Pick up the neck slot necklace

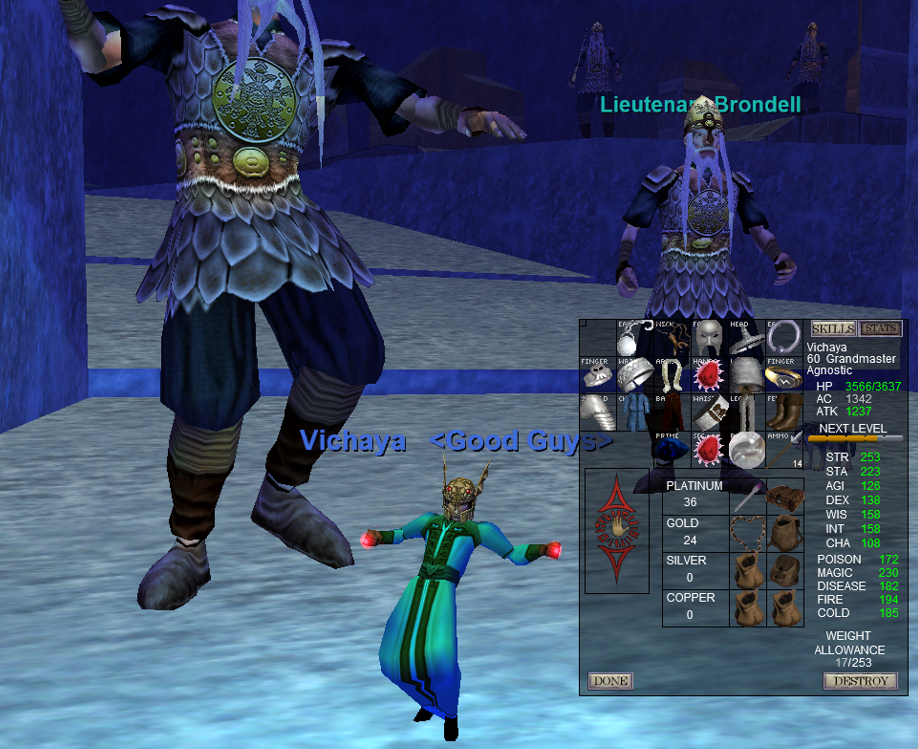point(671,339)
